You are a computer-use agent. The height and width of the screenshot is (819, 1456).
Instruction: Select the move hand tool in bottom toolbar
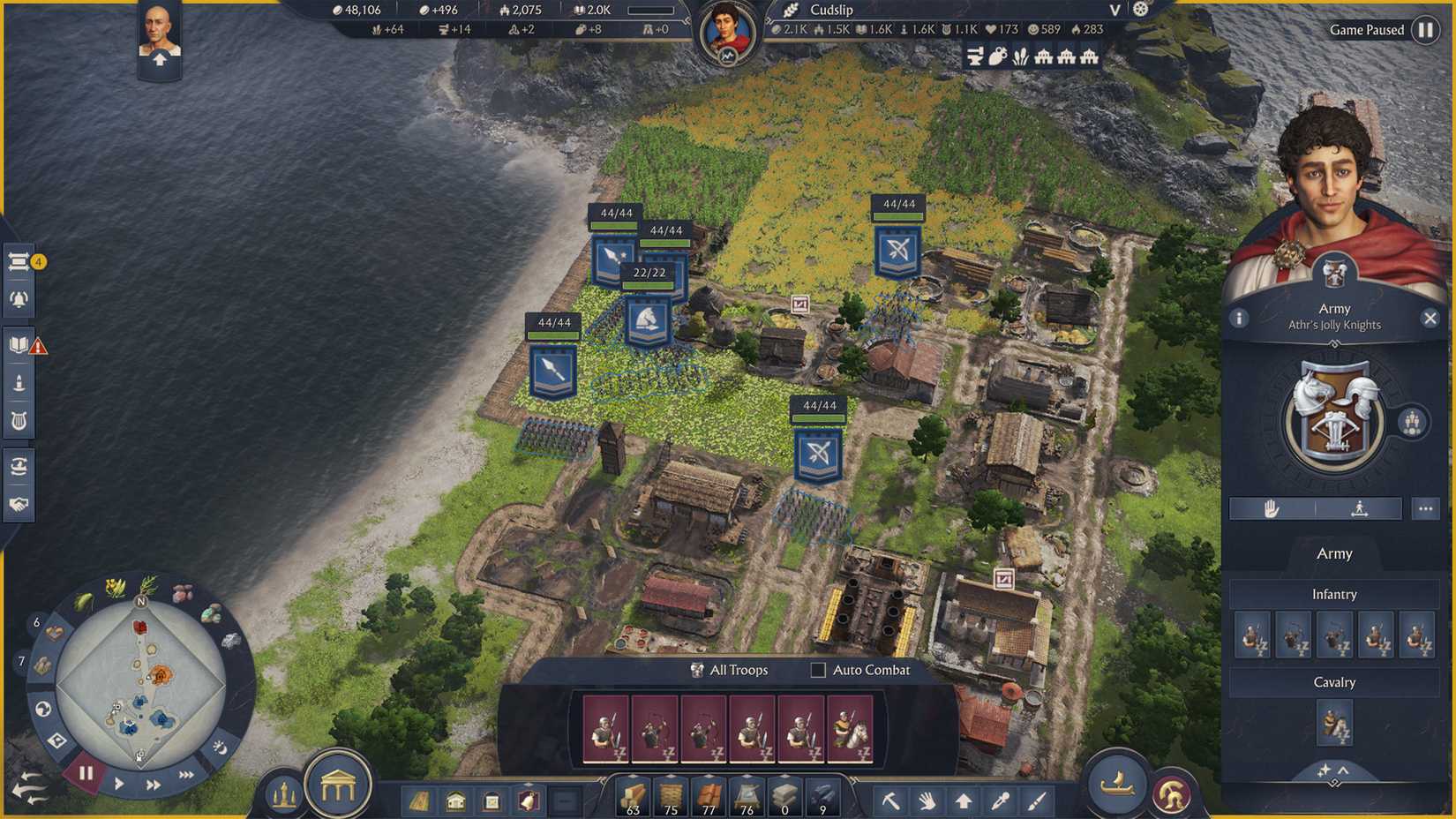point(927,800)
